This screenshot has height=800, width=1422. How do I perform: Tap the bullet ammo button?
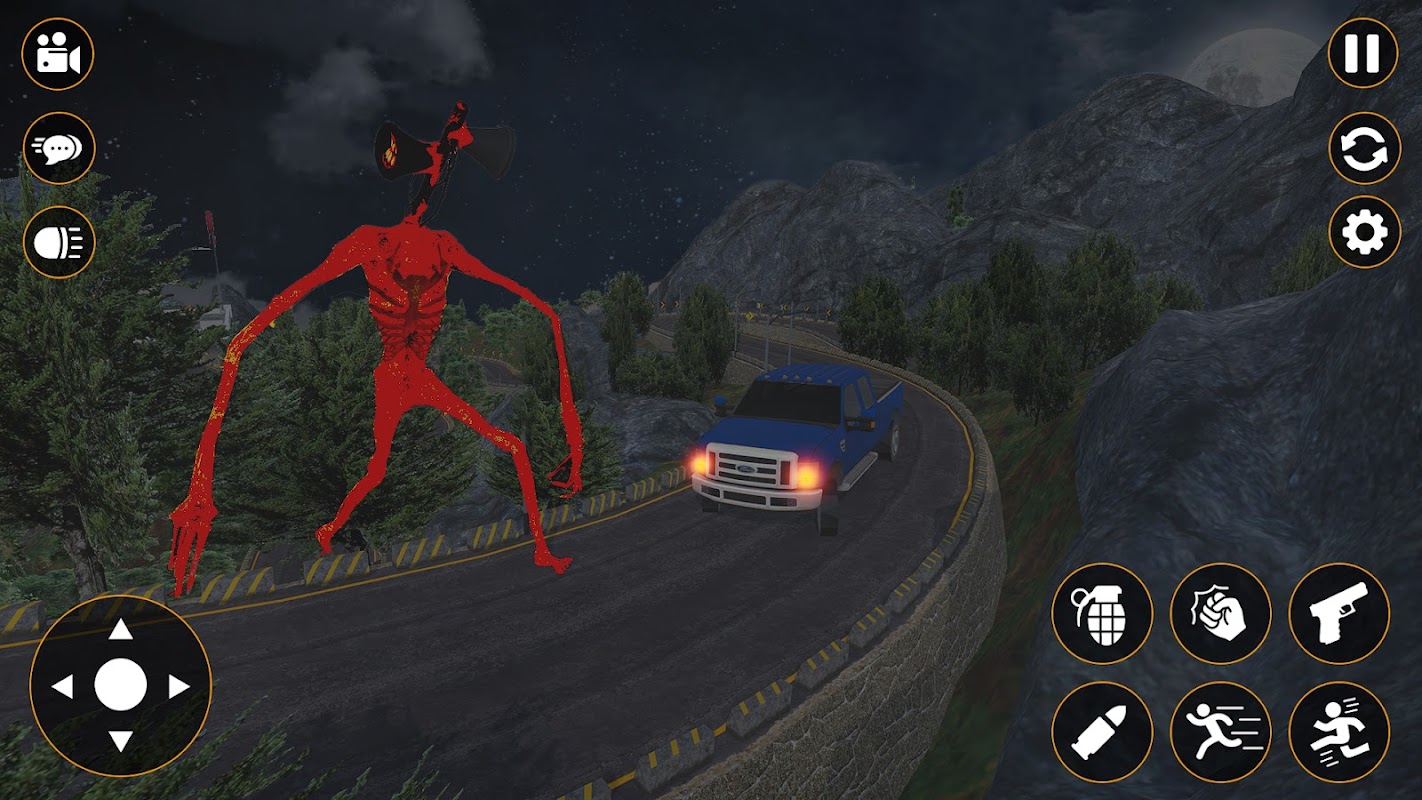(1102, 732)
